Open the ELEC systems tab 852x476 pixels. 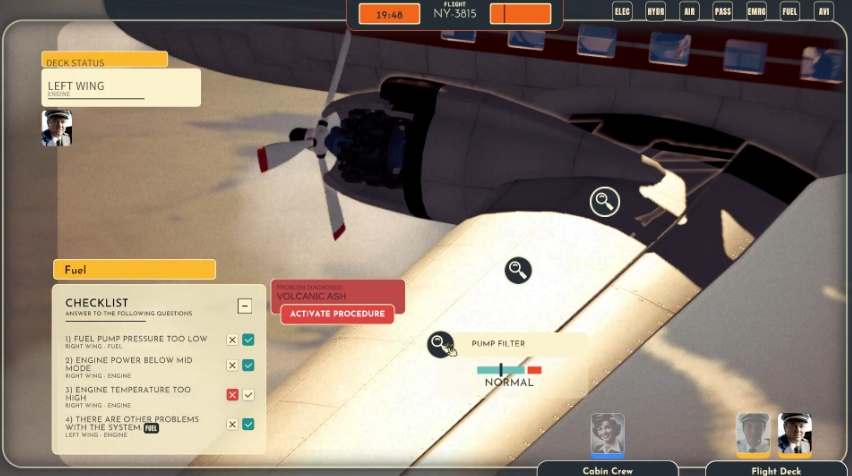(622, 12)
